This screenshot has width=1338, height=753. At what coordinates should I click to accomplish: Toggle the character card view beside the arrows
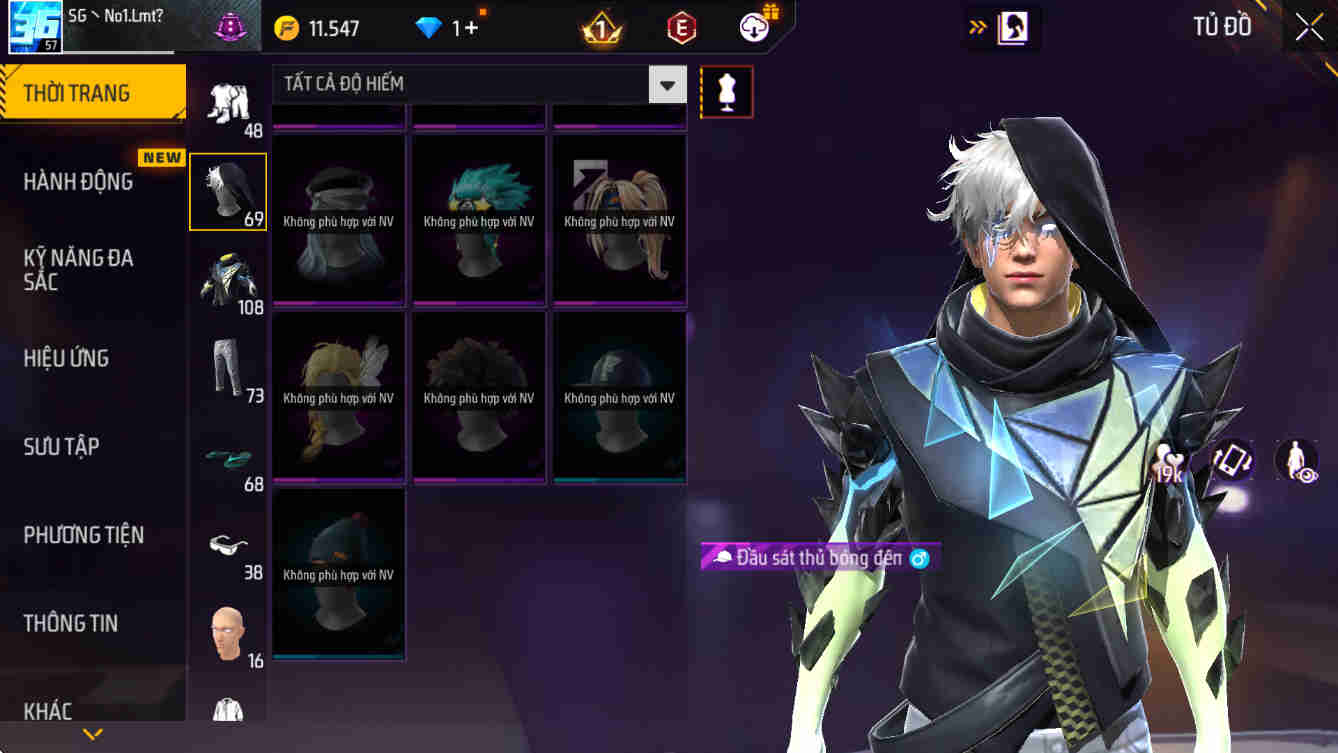pyautogui.click(x=1013, y=27)
